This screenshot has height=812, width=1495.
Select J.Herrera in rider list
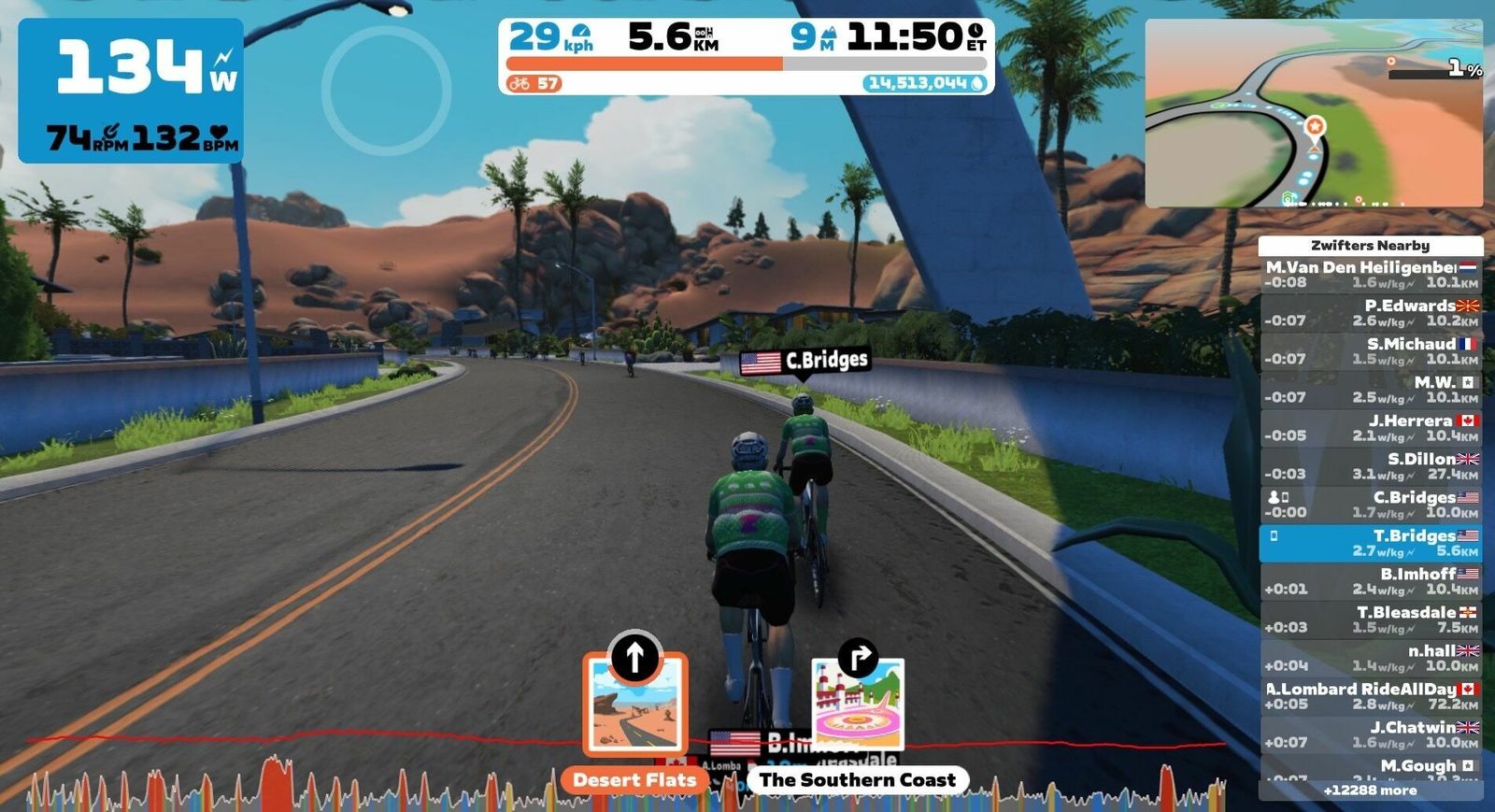pyautogui.click(x=1370, y=428)
